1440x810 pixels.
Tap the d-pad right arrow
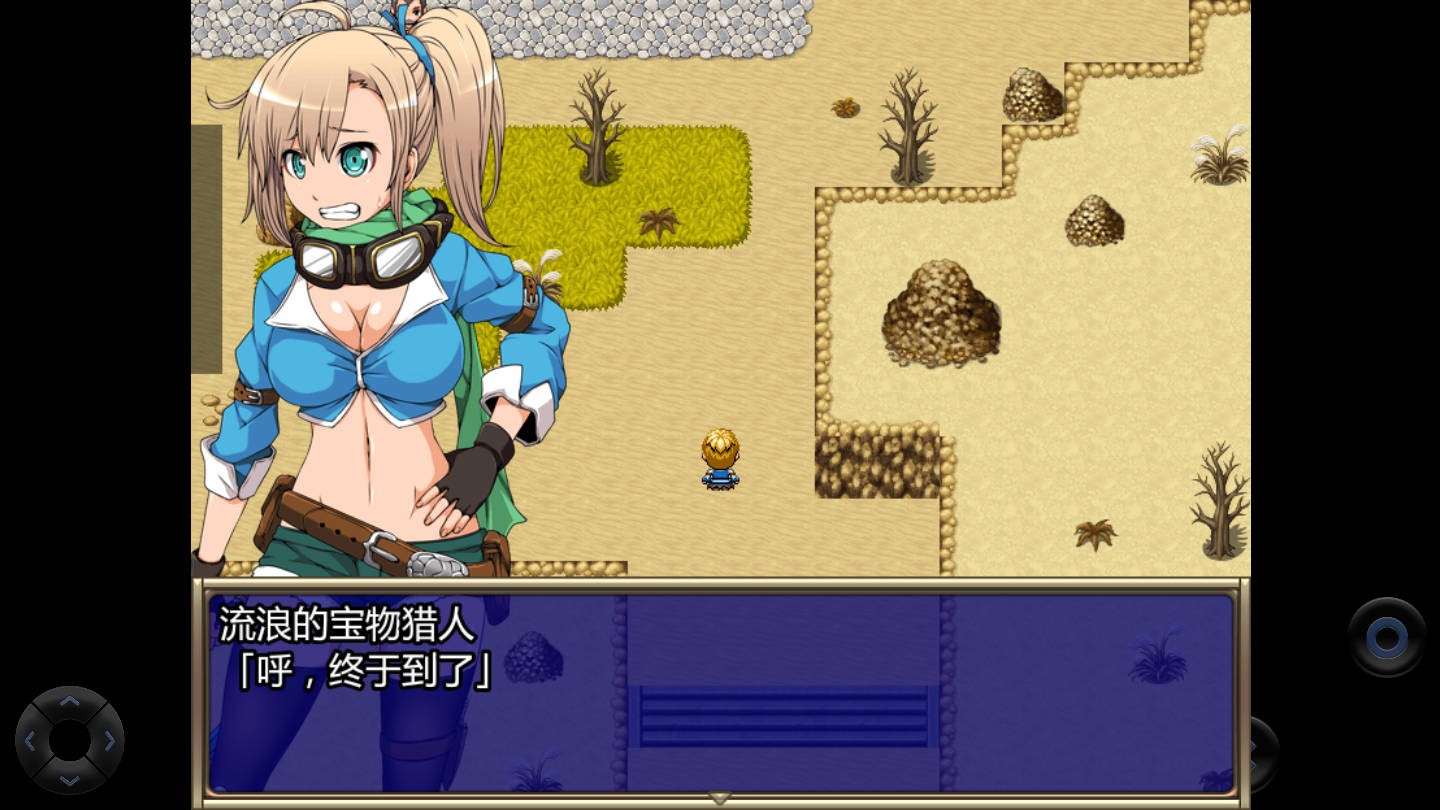[109, 741]
